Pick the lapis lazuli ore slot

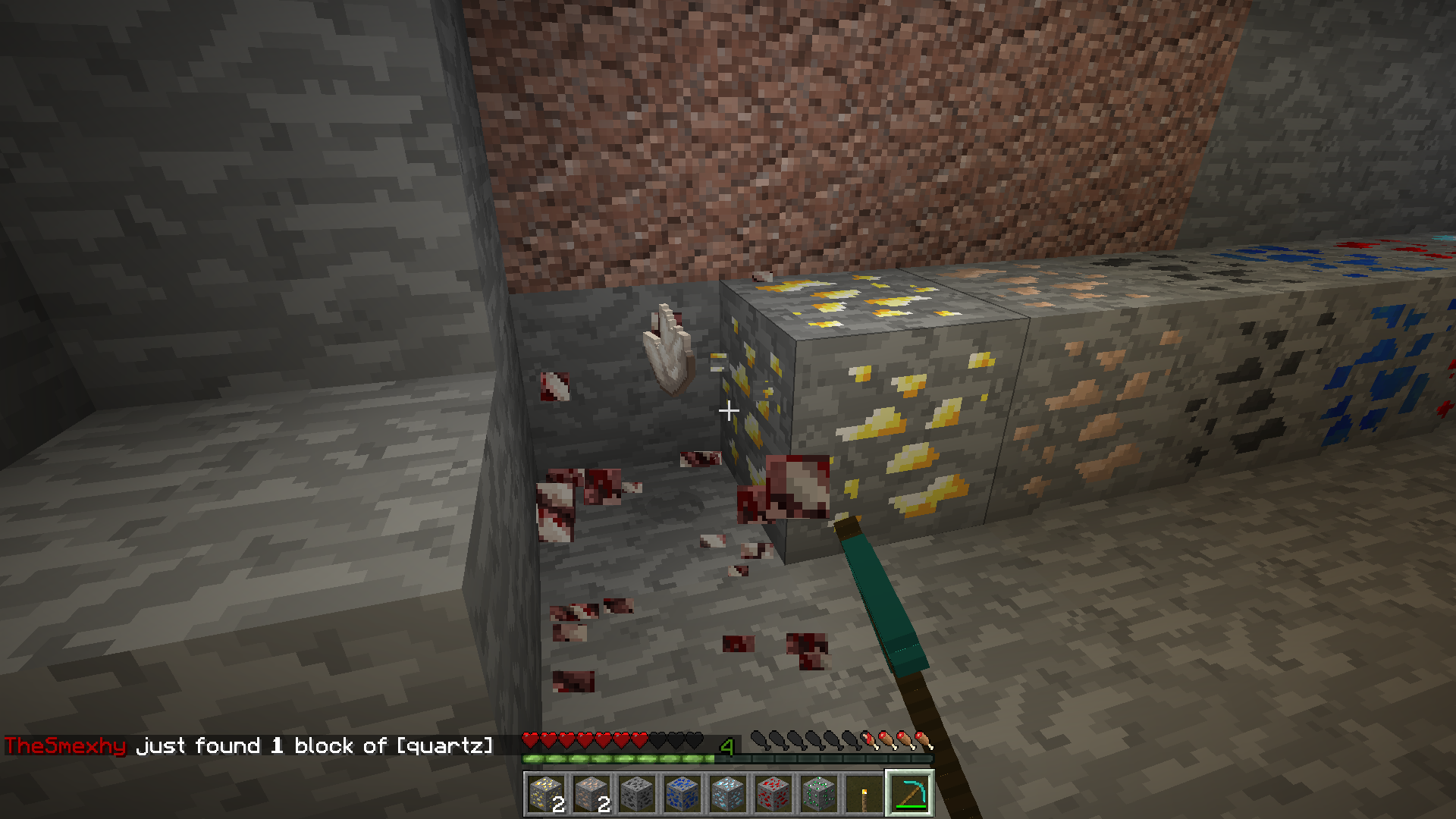click(x=682, y=794)
